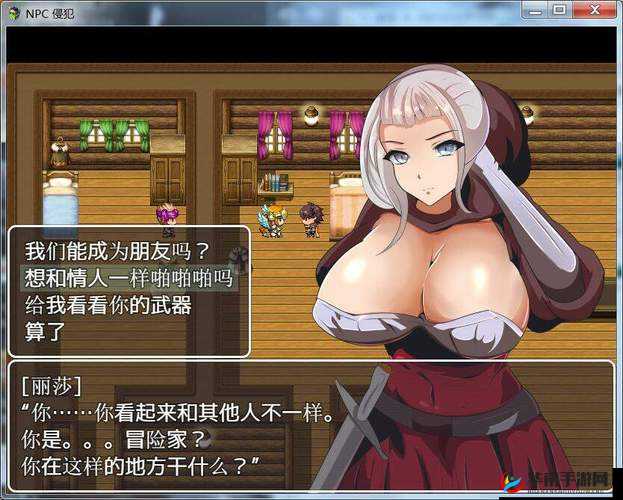Choose the reply 我们能成为朋友吗？
The height and width of the screenshot is (500, 623).
[x=117, y=250]
